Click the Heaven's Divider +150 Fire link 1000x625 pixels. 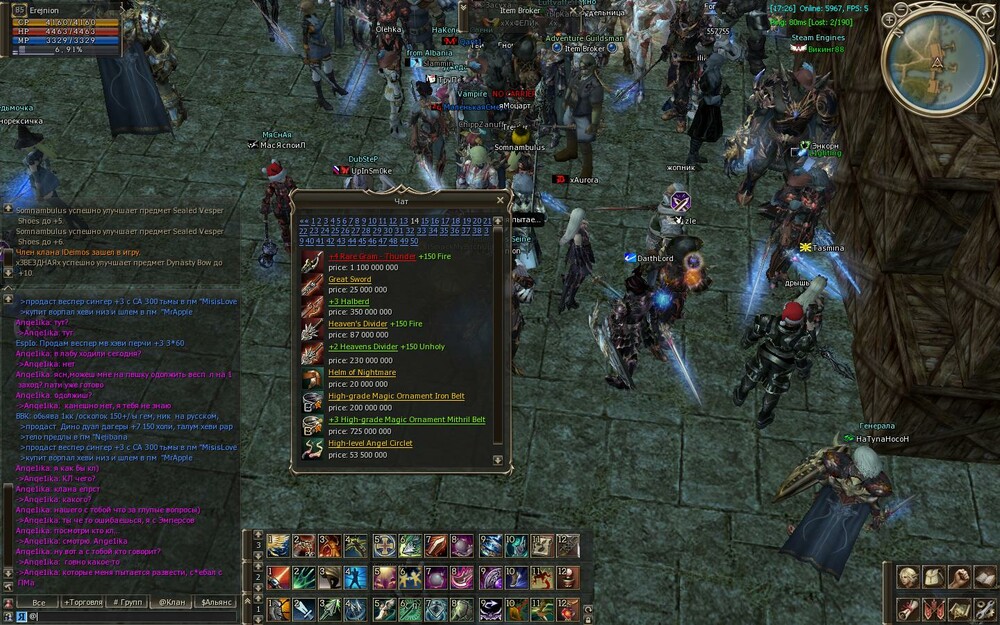[357, 324]
